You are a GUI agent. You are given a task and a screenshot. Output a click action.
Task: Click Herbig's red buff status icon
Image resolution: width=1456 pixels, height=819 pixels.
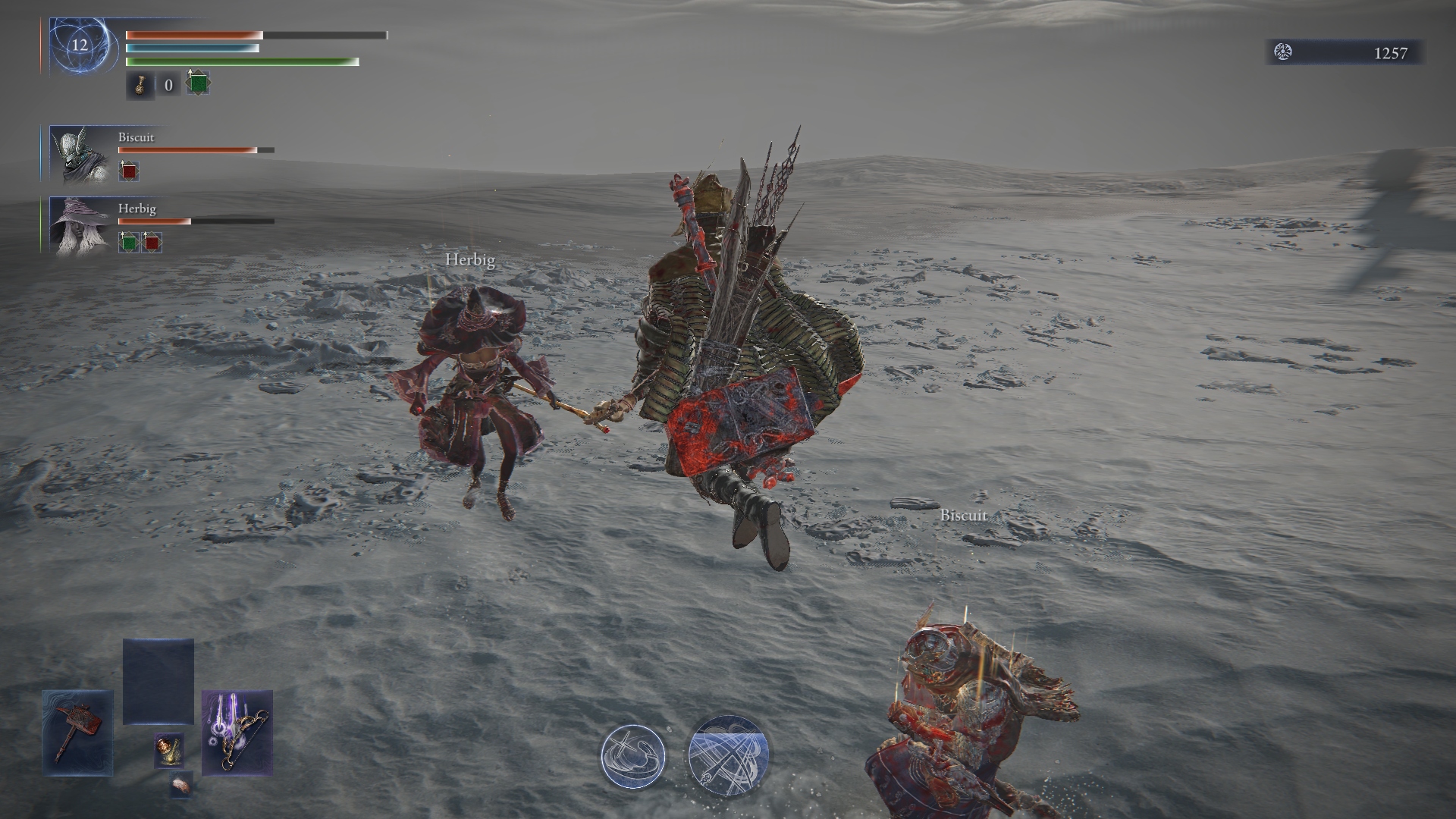point(152,243)
